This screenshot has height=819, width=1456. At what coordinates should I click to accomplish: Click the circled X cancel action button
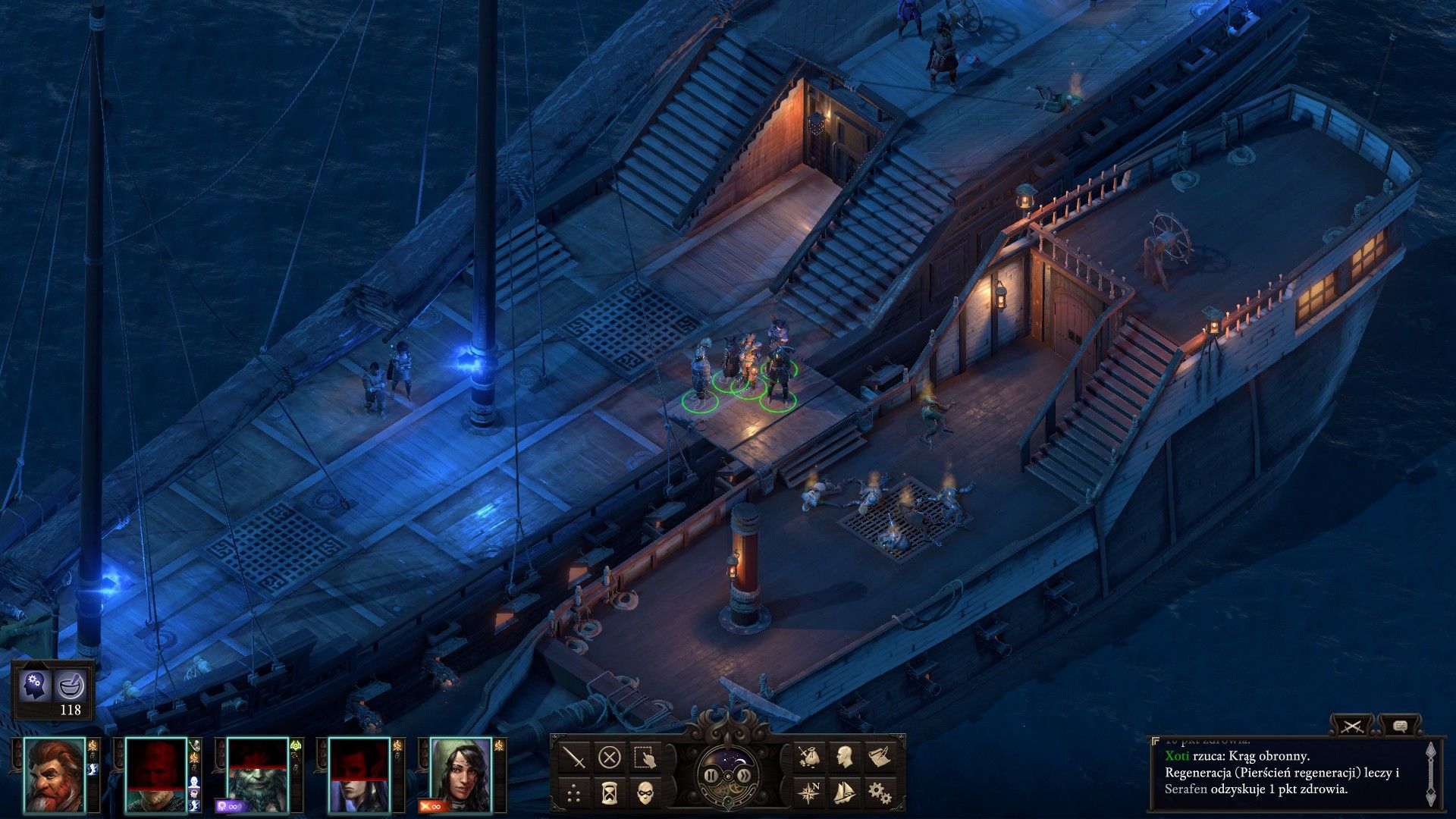pos(610,757)
